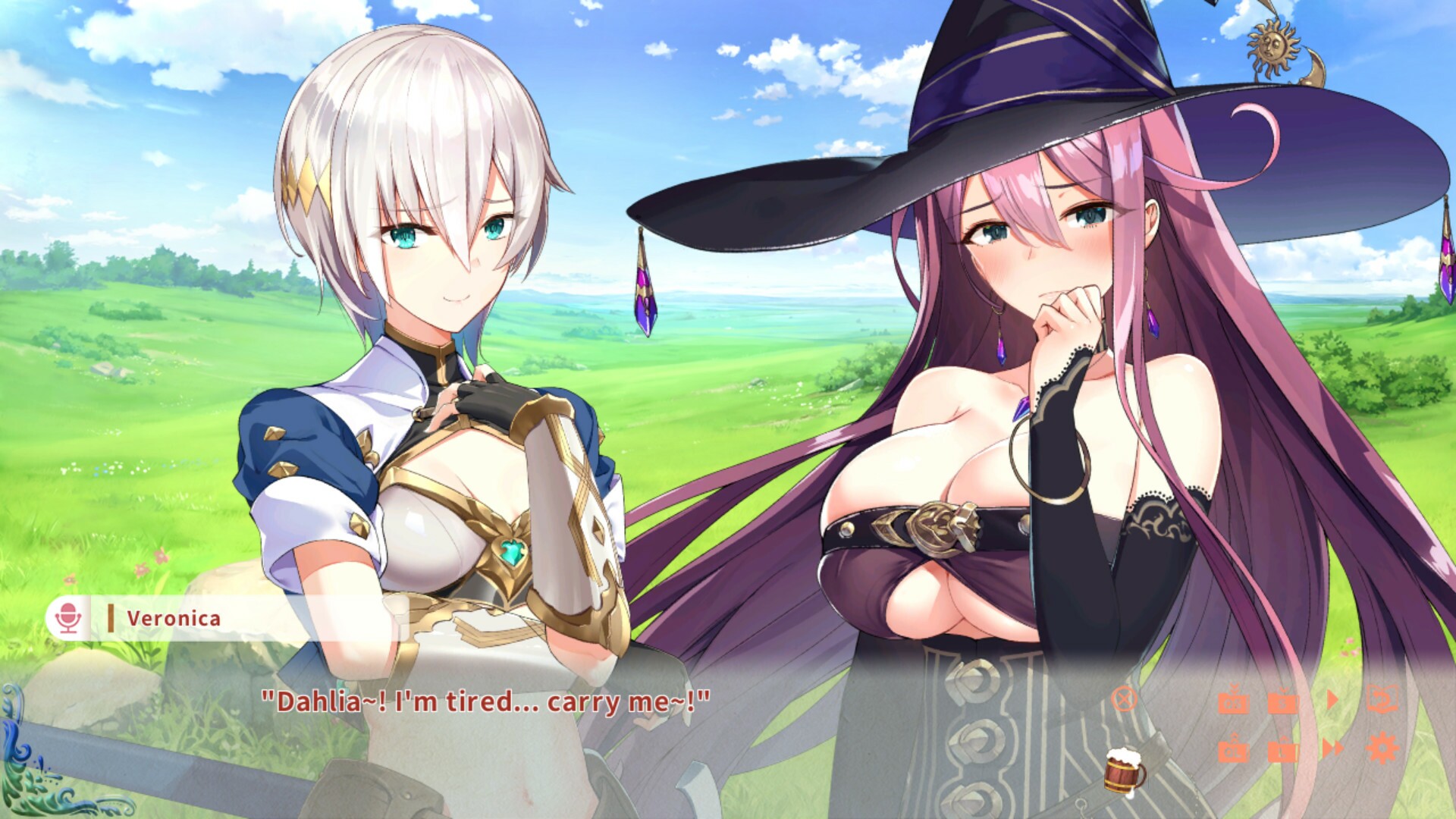Hide the dialogue UI with the circled X
The image size is (1456, 819).
(x=1125, y=700)
